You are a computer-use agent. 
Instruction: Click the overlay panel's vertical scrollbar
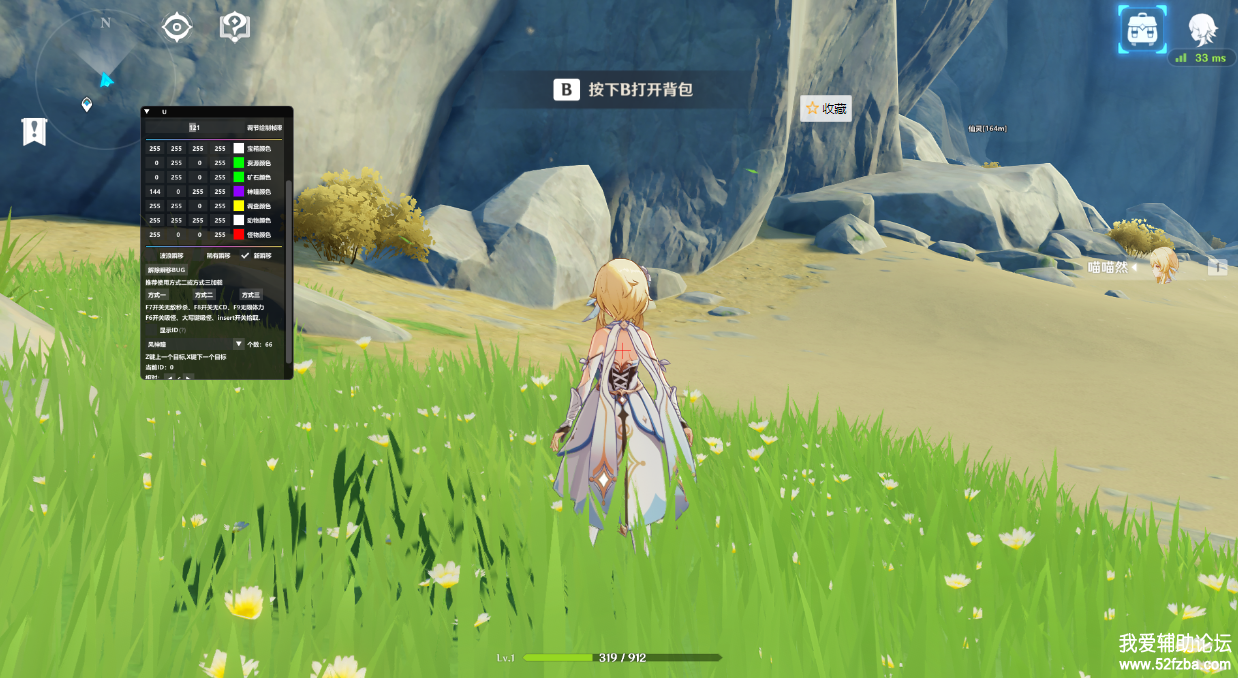[x=289, y=270]
